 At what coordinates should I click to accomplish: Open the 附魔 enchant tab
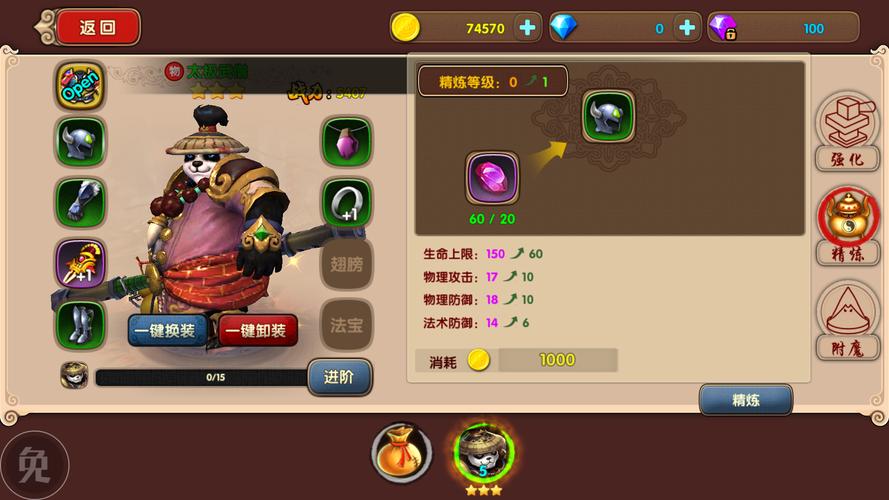[846, 320]
